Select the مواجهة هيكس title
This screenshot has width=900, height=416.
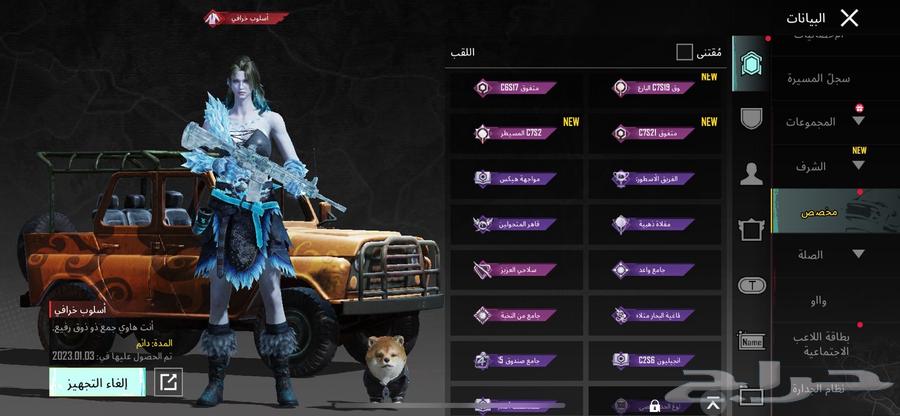pos(515,179)
